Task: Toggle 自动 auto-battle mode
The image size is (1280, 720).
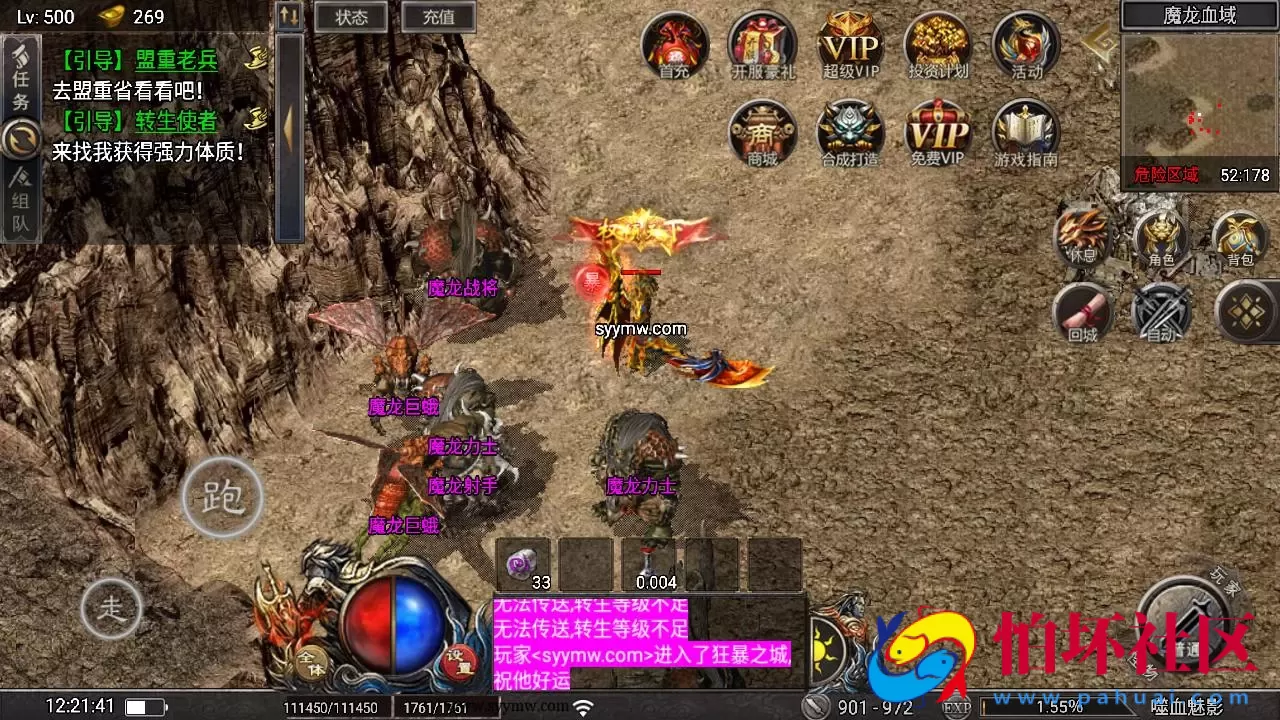Action: (1163, 311)
